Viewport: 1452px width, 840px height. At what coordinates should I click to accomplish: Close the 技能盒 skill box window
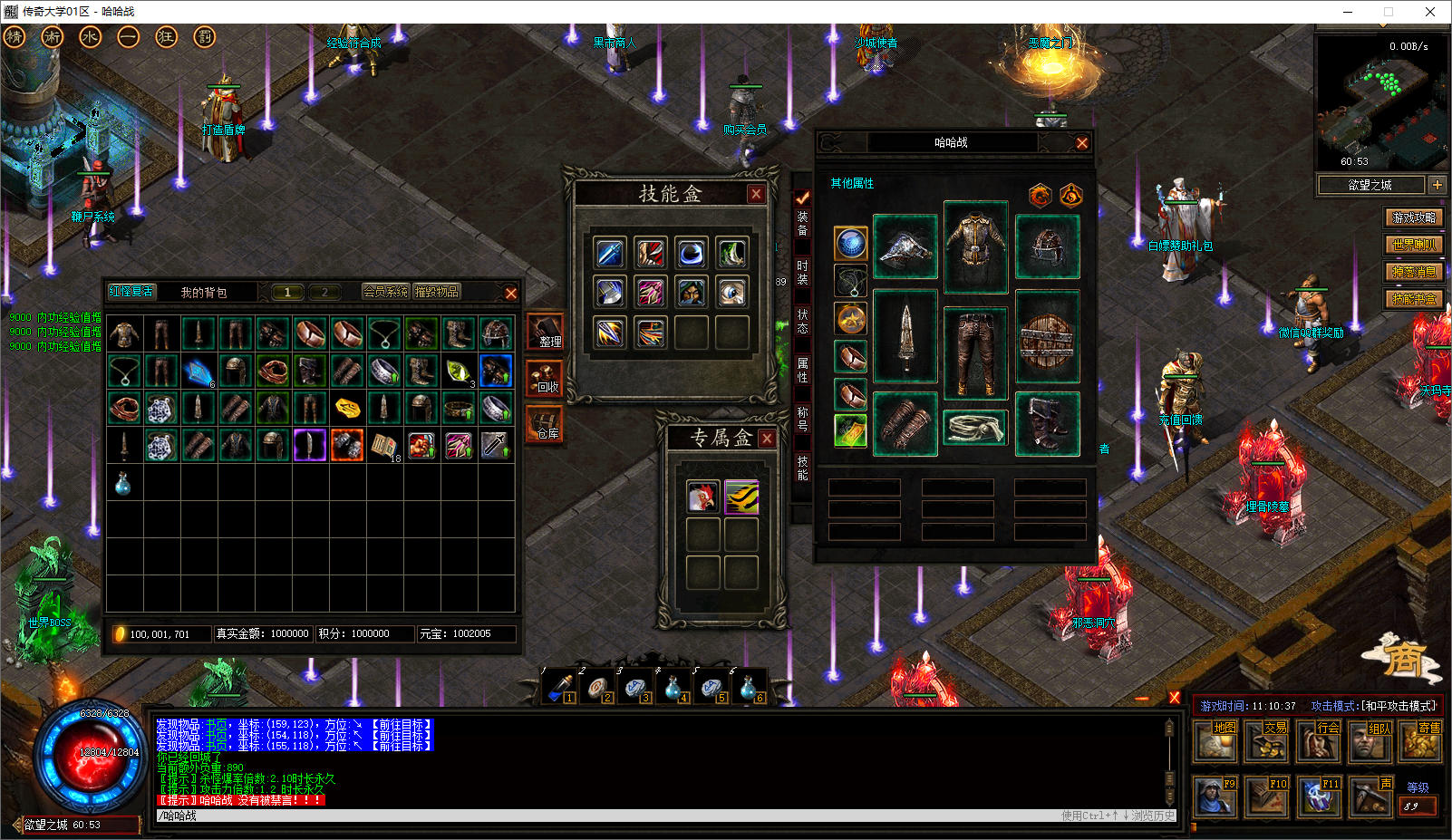tap(756, 194)
